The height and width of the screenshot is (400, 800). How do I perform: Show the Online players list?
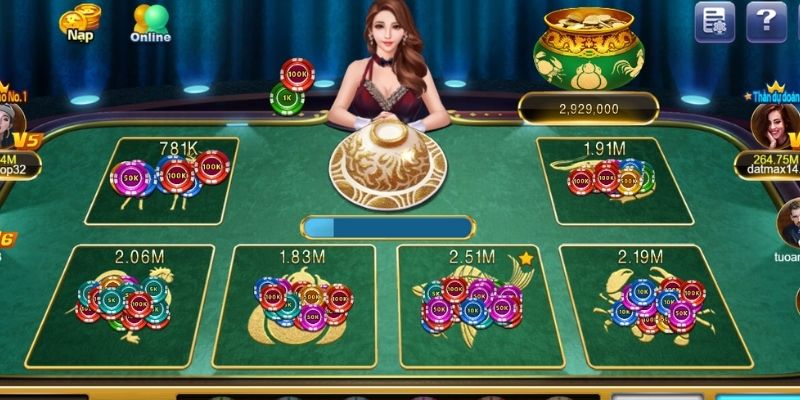click(150, 23)
